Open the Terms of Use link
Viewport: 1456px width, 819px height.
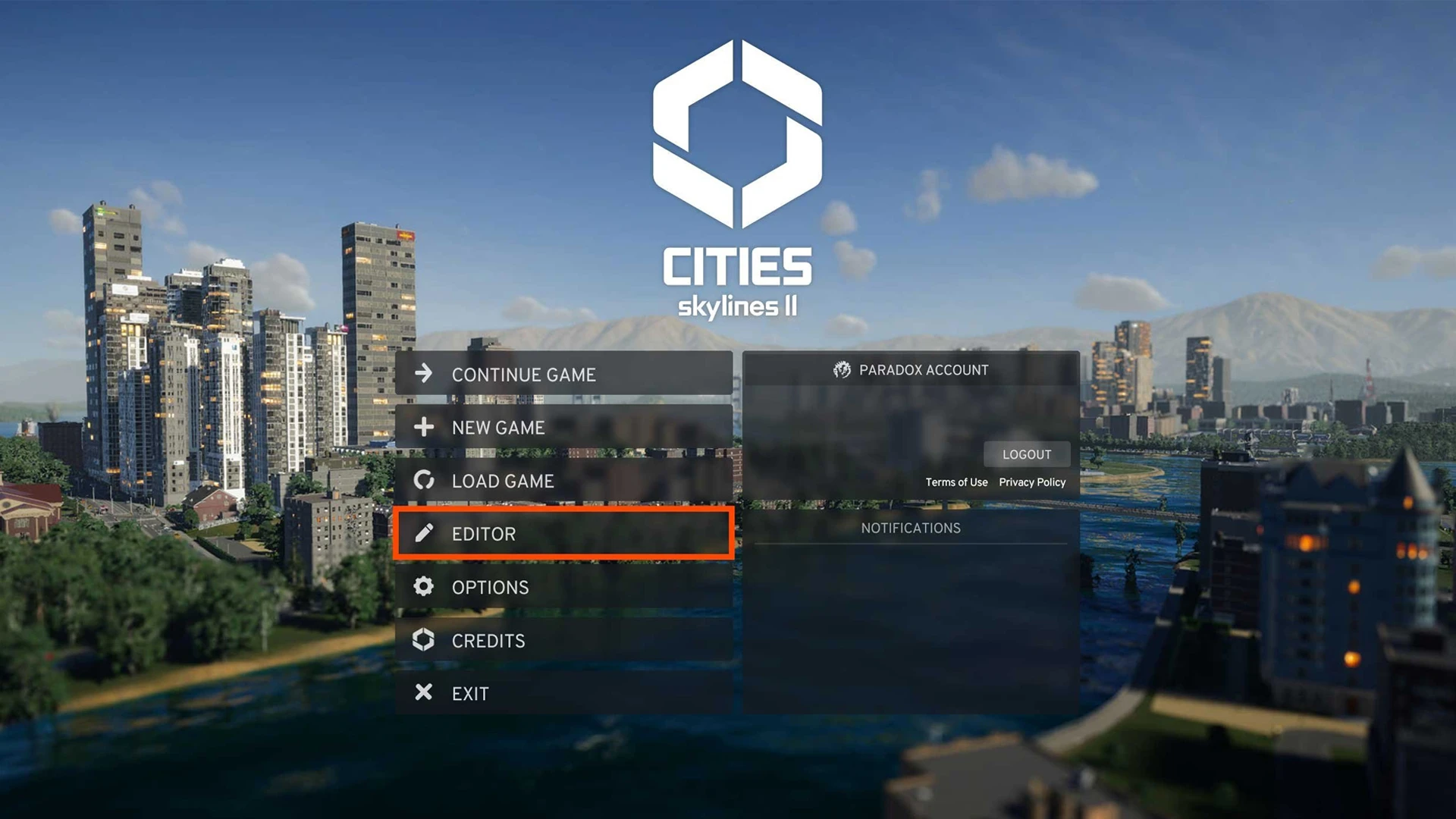956,482
